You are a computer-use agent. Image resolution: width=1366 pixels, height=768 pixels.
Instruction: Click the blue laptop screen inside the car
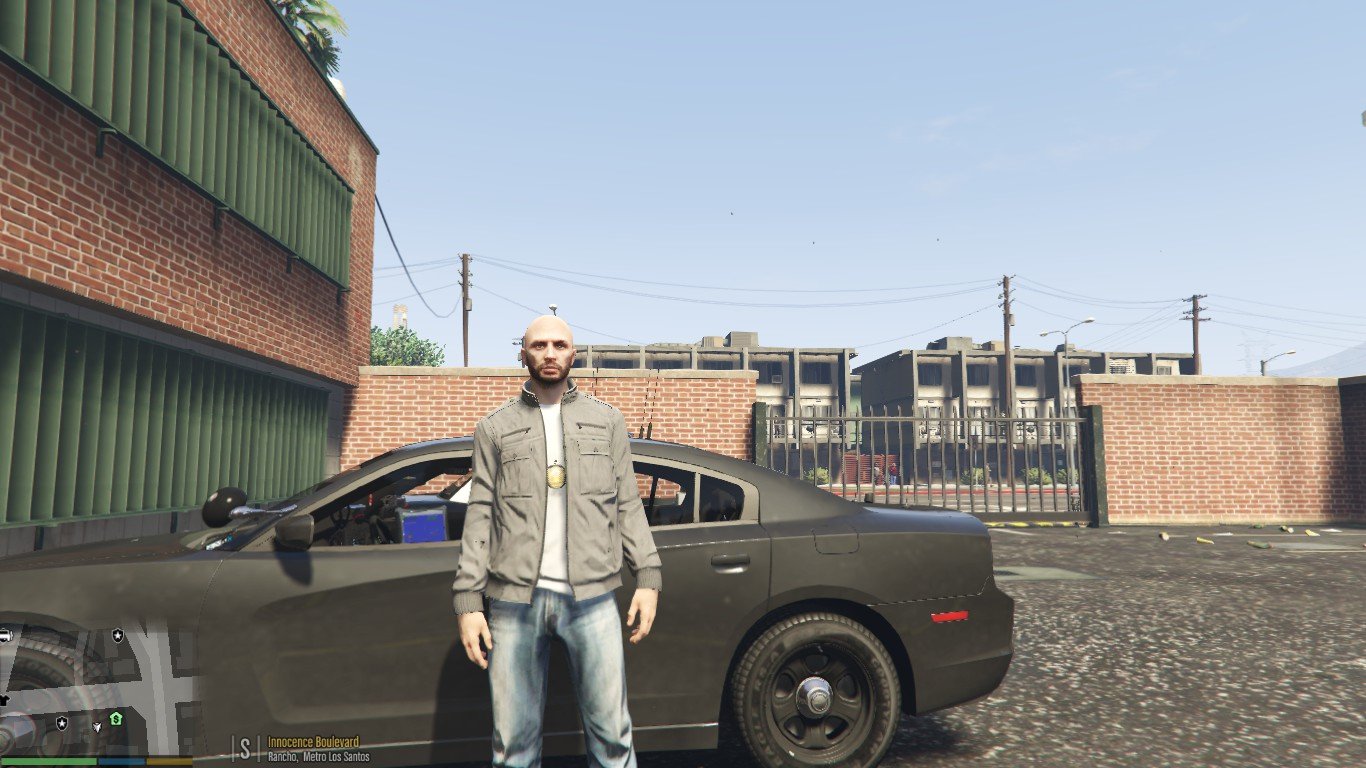pos(422,524)
